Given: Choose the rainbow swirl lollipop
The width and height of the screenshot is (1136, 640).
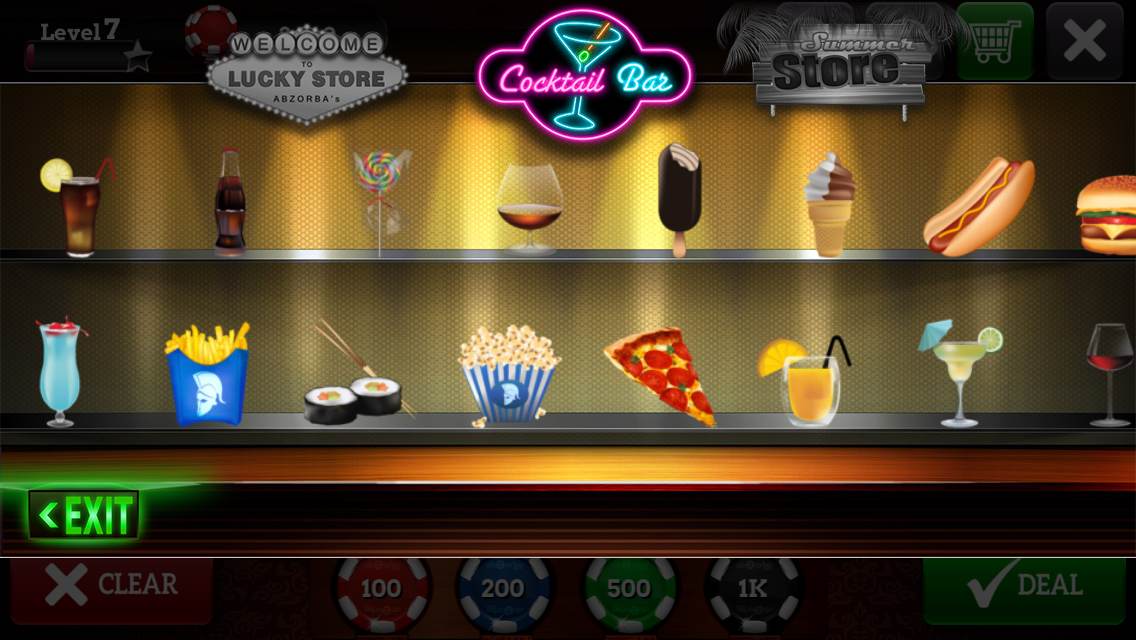Looking at the screenshot, I should pyautogui.click(x=381, y=200).
